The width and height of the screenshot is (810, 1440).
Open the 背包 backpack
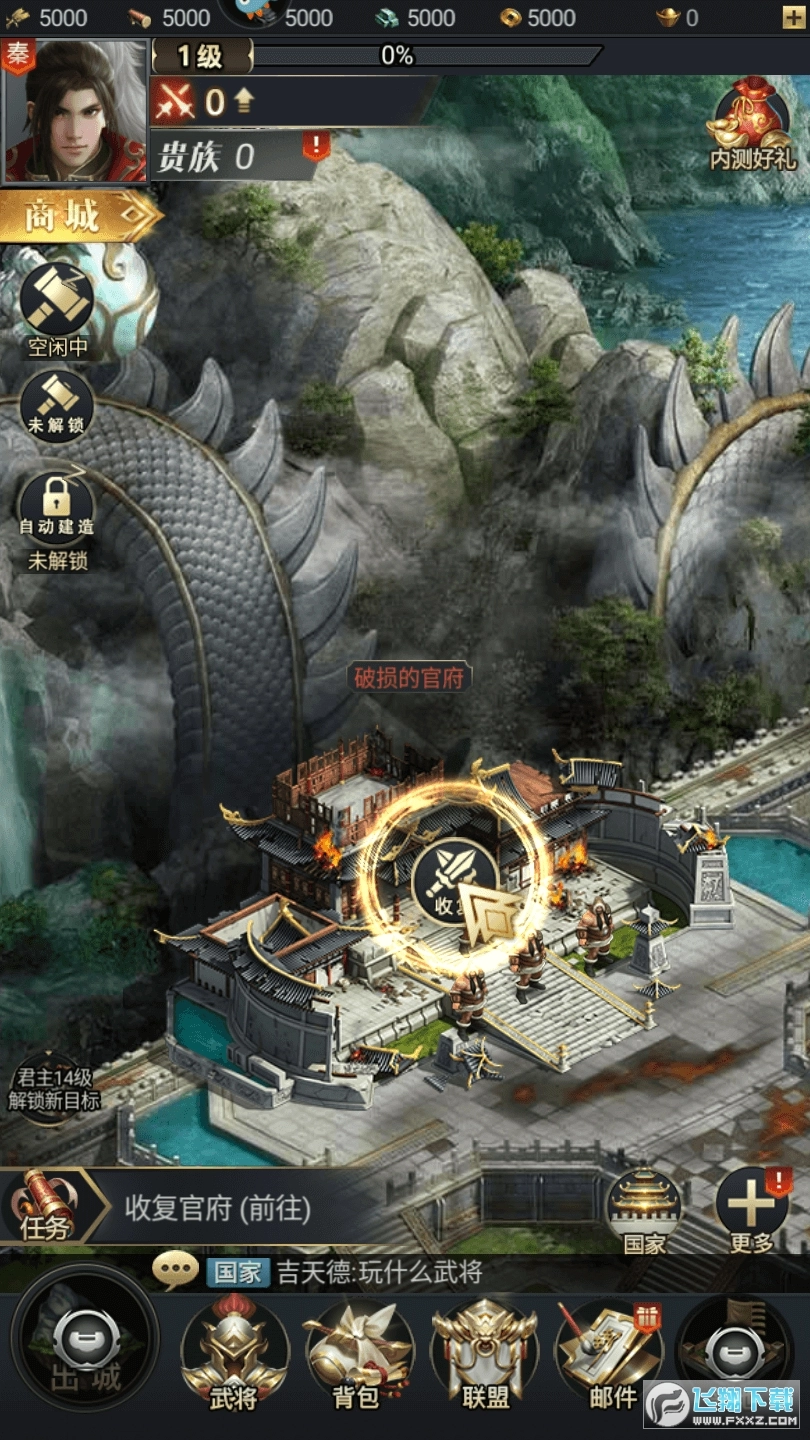356,1355
